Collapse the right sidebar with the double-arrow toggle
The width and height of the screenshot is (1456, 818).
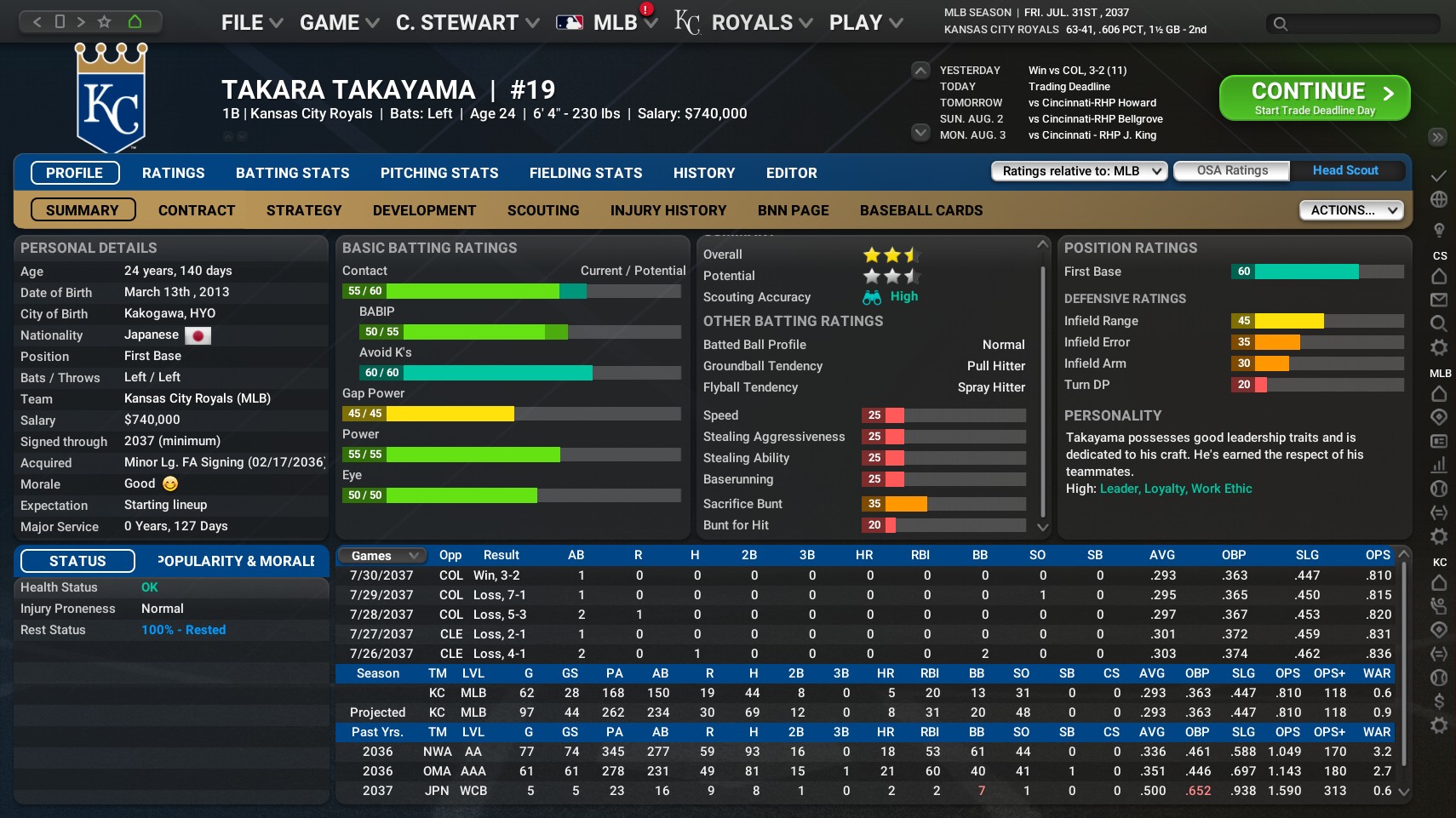(x=1437, y=137)
